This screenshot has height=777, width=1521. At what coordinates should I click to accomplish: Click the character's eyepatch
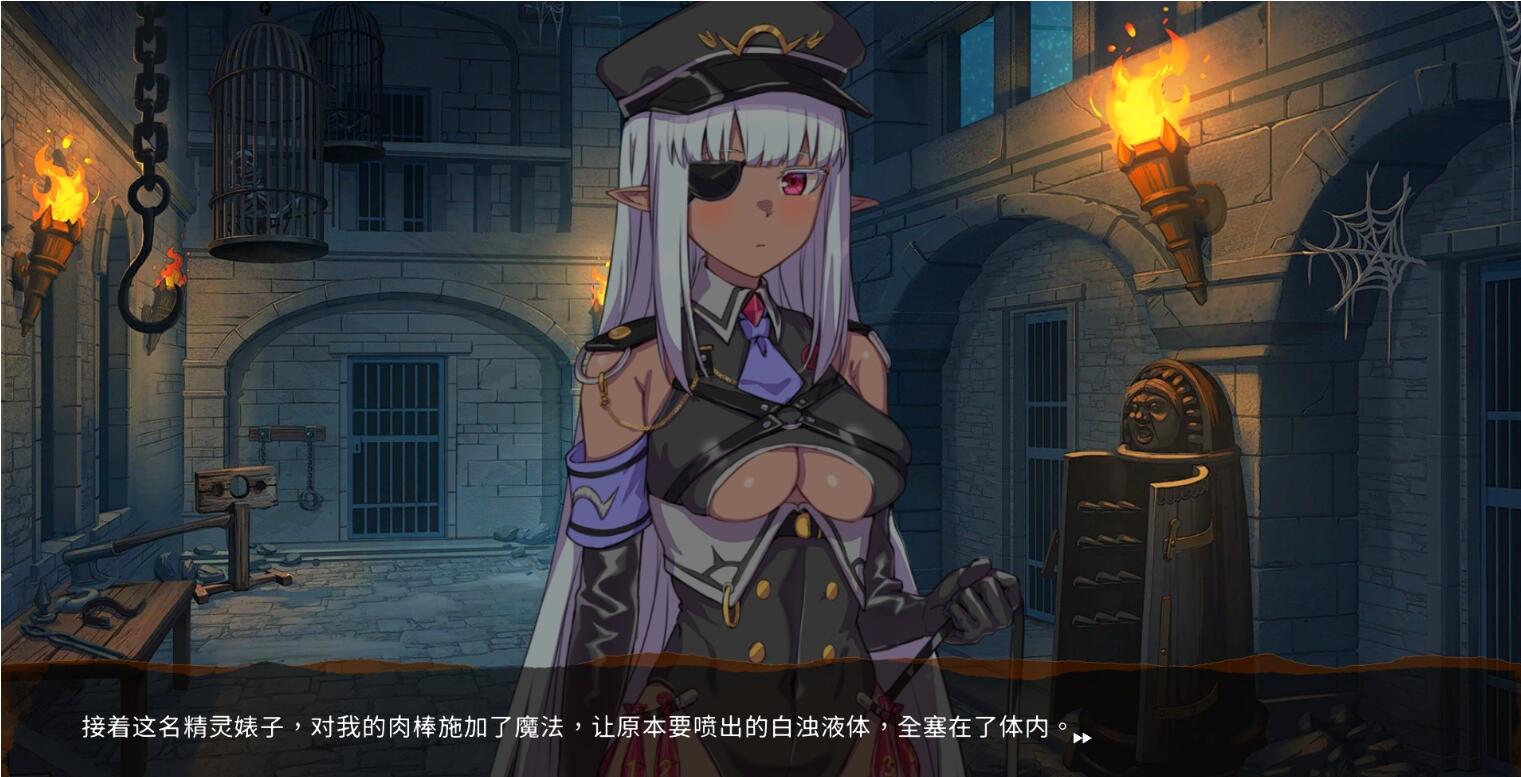pos(716,182)
